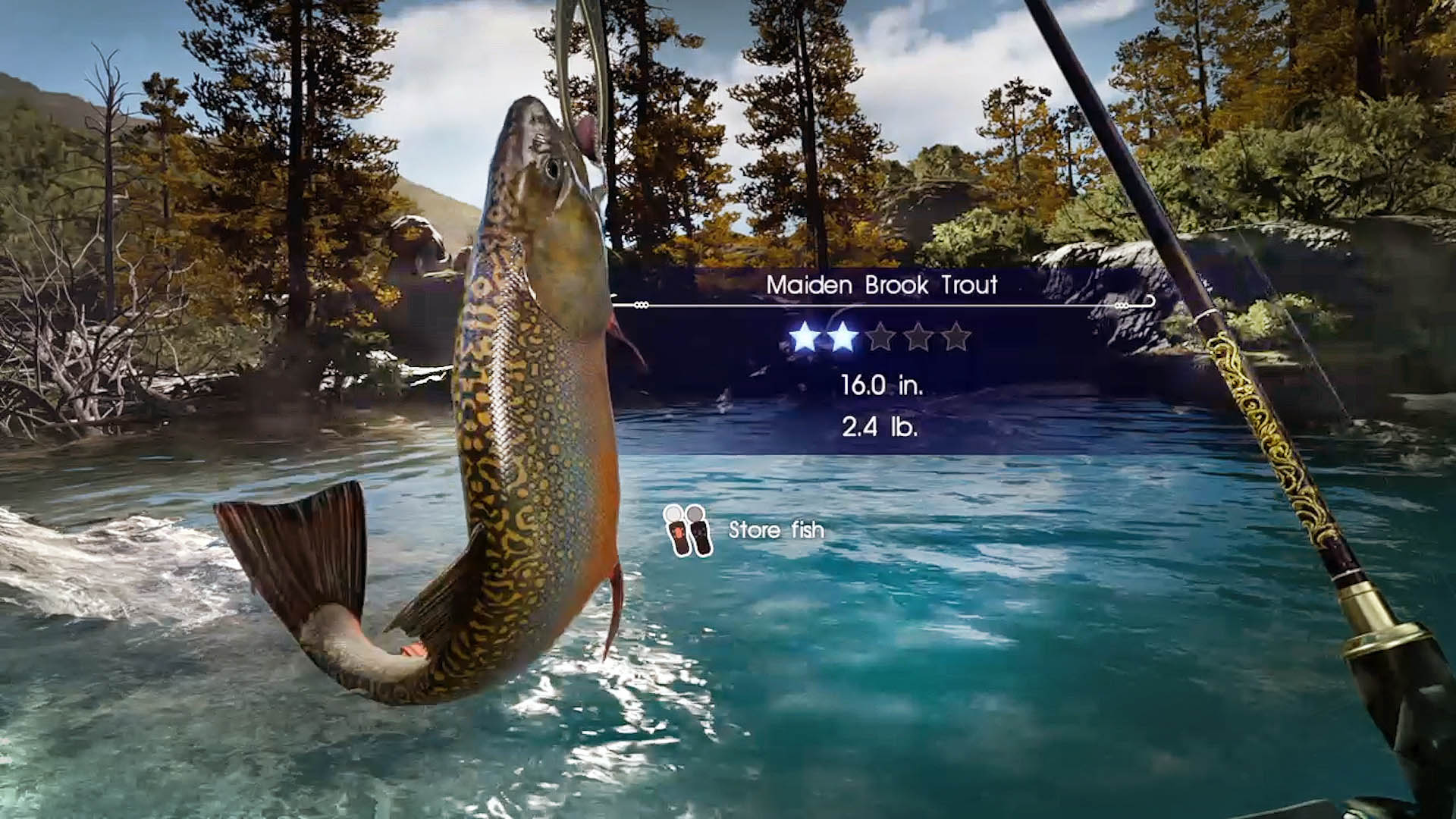Enable the last star in the rating row

pyautogui.click(x=956, y=336)
